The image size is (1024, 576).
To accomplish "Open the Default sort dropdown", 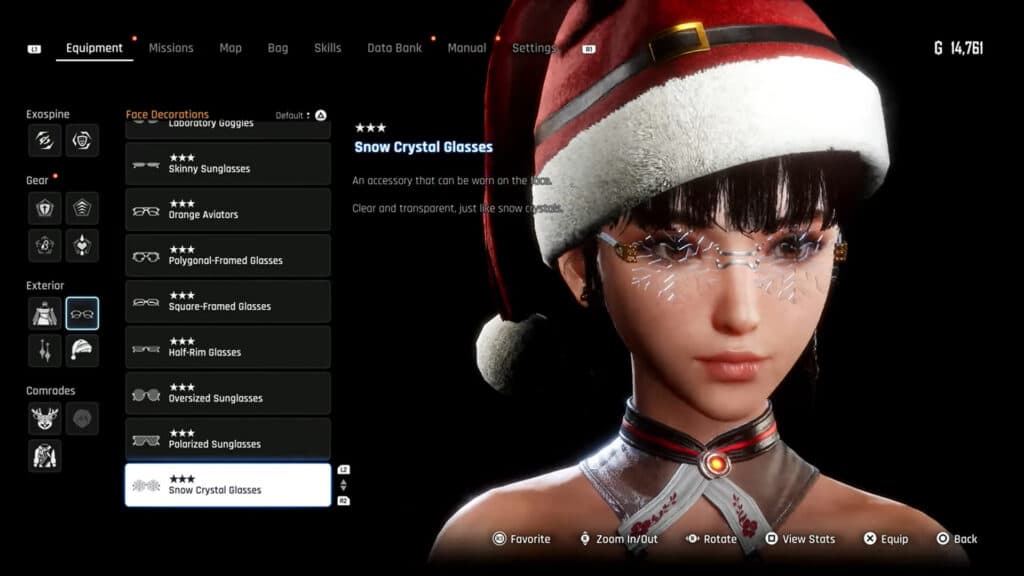I will [296, 116].
